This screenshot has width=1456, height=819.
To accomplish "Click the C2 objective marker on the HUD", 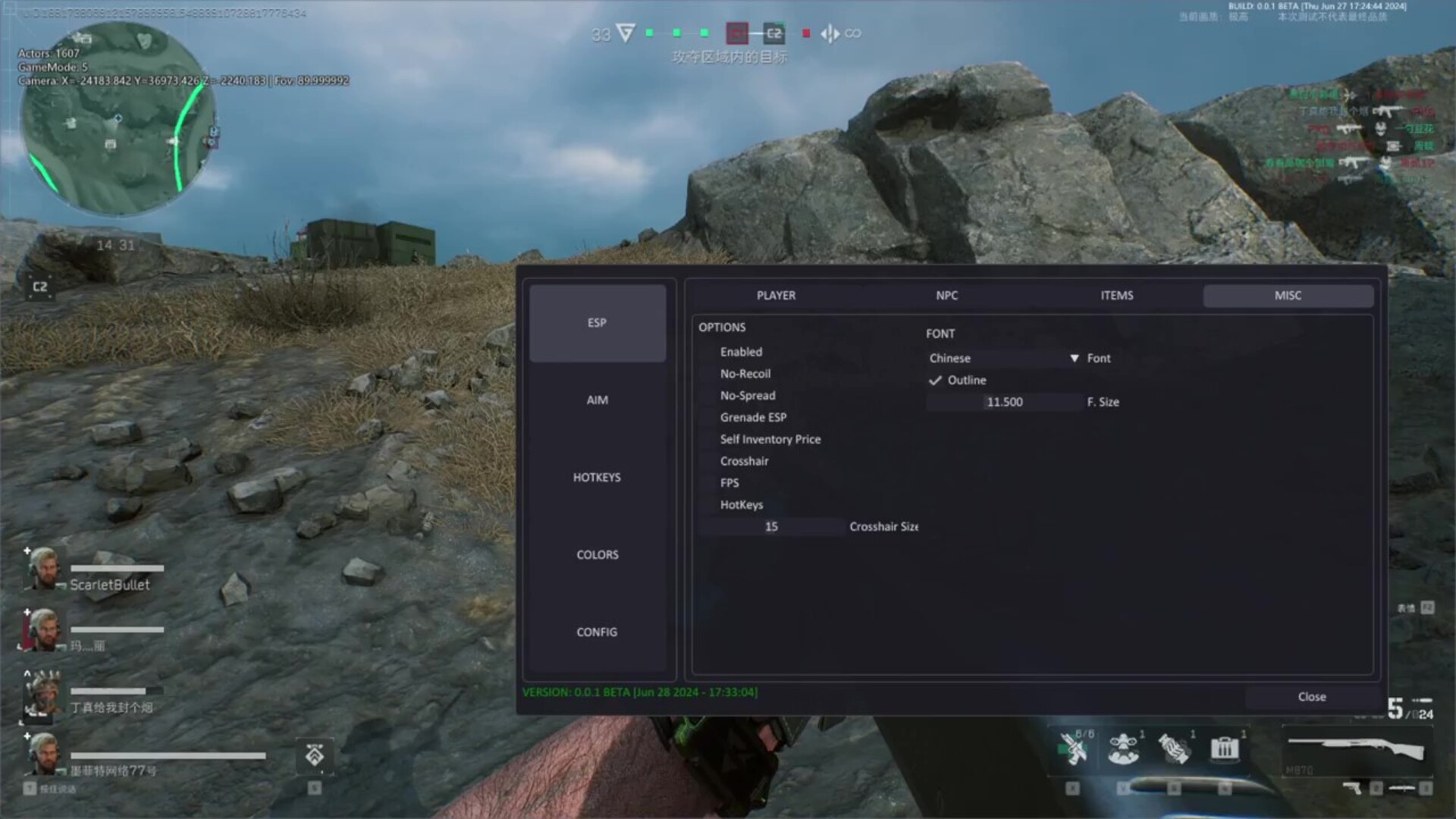I will click(774, 33).
